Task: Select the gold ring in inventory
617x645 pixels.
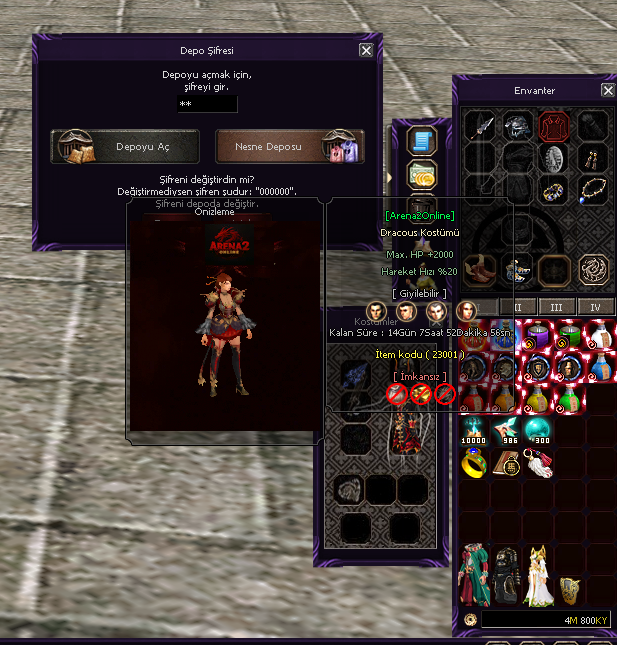Action: tap(473, 462)
